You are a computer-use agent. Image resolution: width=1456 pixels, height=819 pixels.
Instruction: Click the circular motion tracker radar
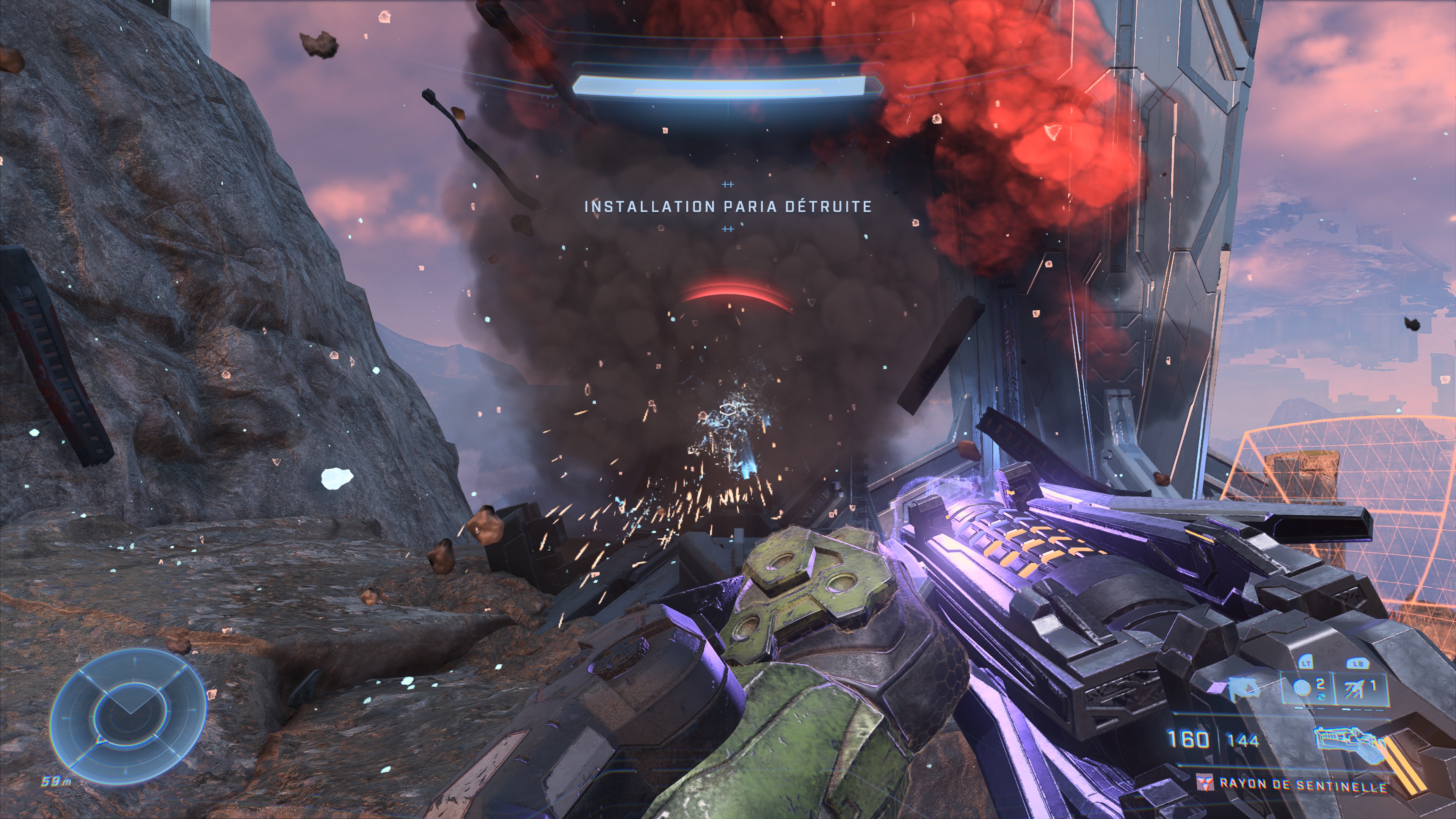(x=128, y=715)
